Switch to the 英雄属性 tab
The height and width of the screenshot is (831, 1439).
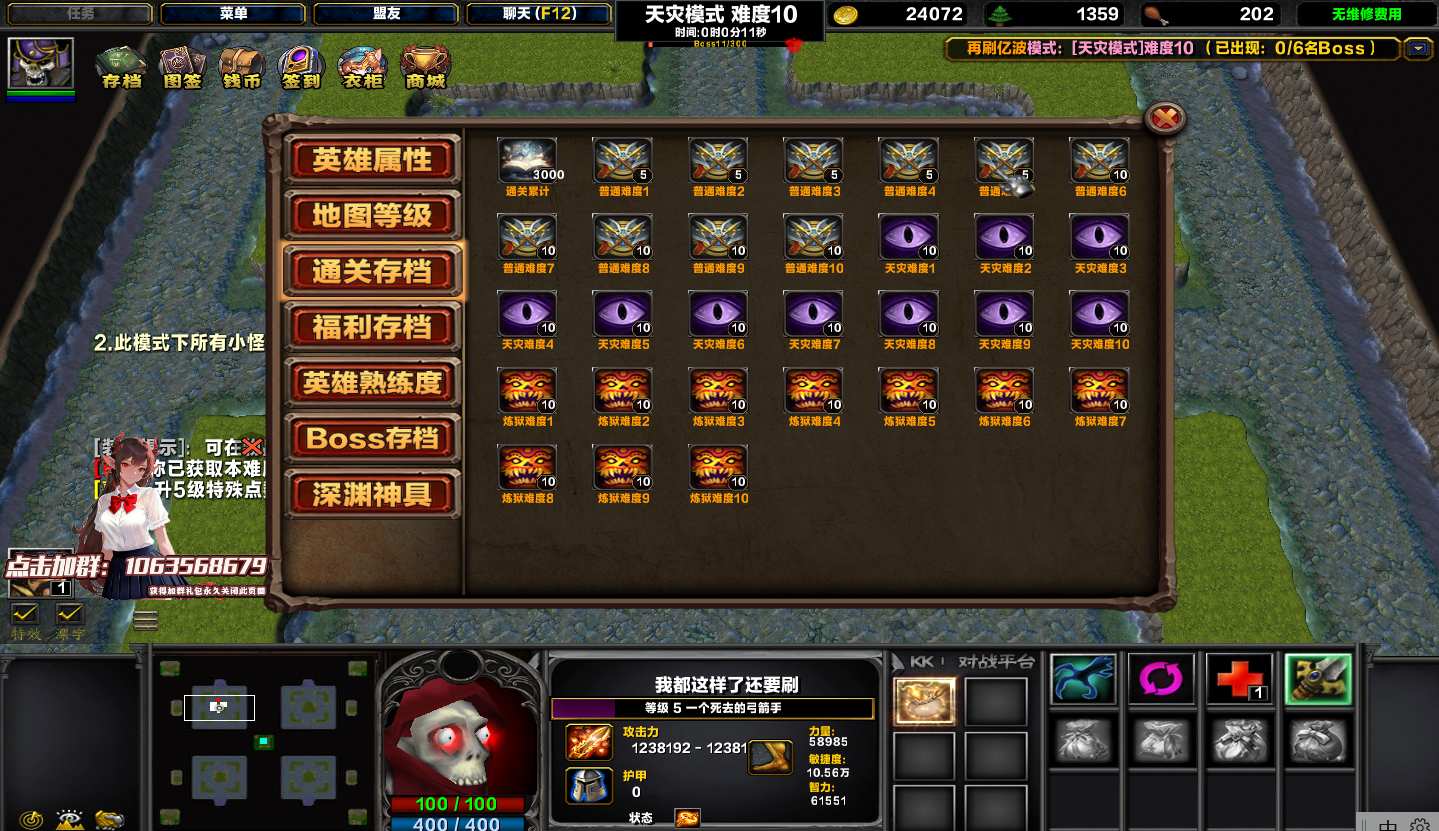point(372,160)
